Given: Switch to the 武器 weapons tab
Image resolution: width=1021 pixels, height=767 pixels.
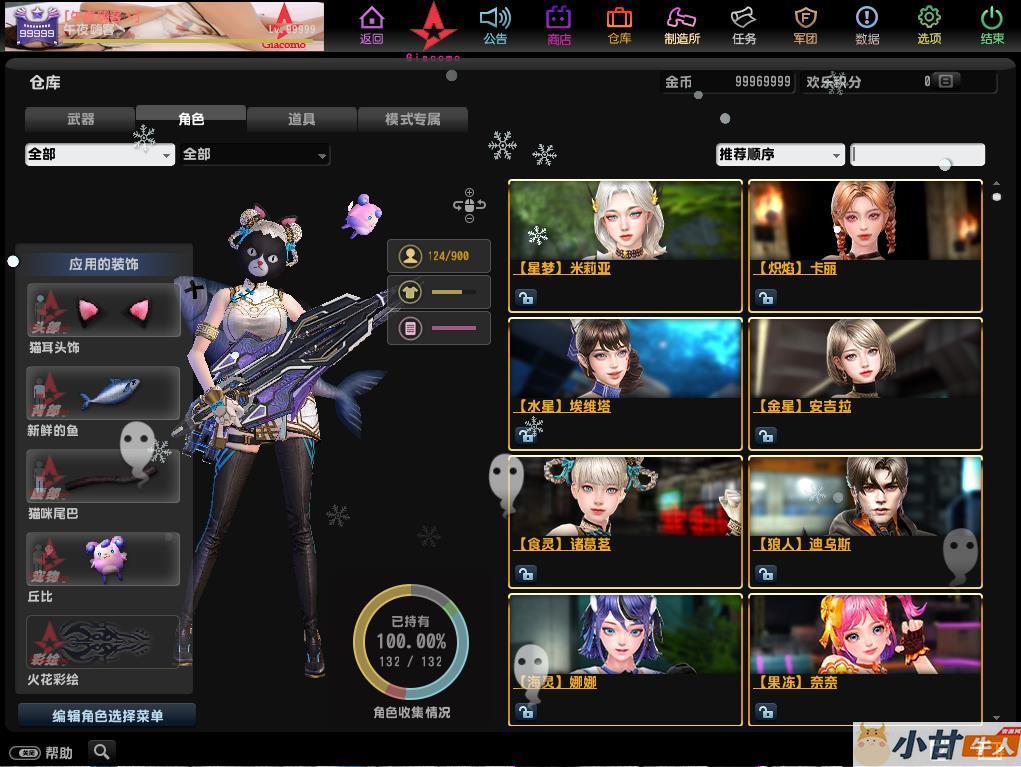Looking at the screenshot, I should [80, 119].
